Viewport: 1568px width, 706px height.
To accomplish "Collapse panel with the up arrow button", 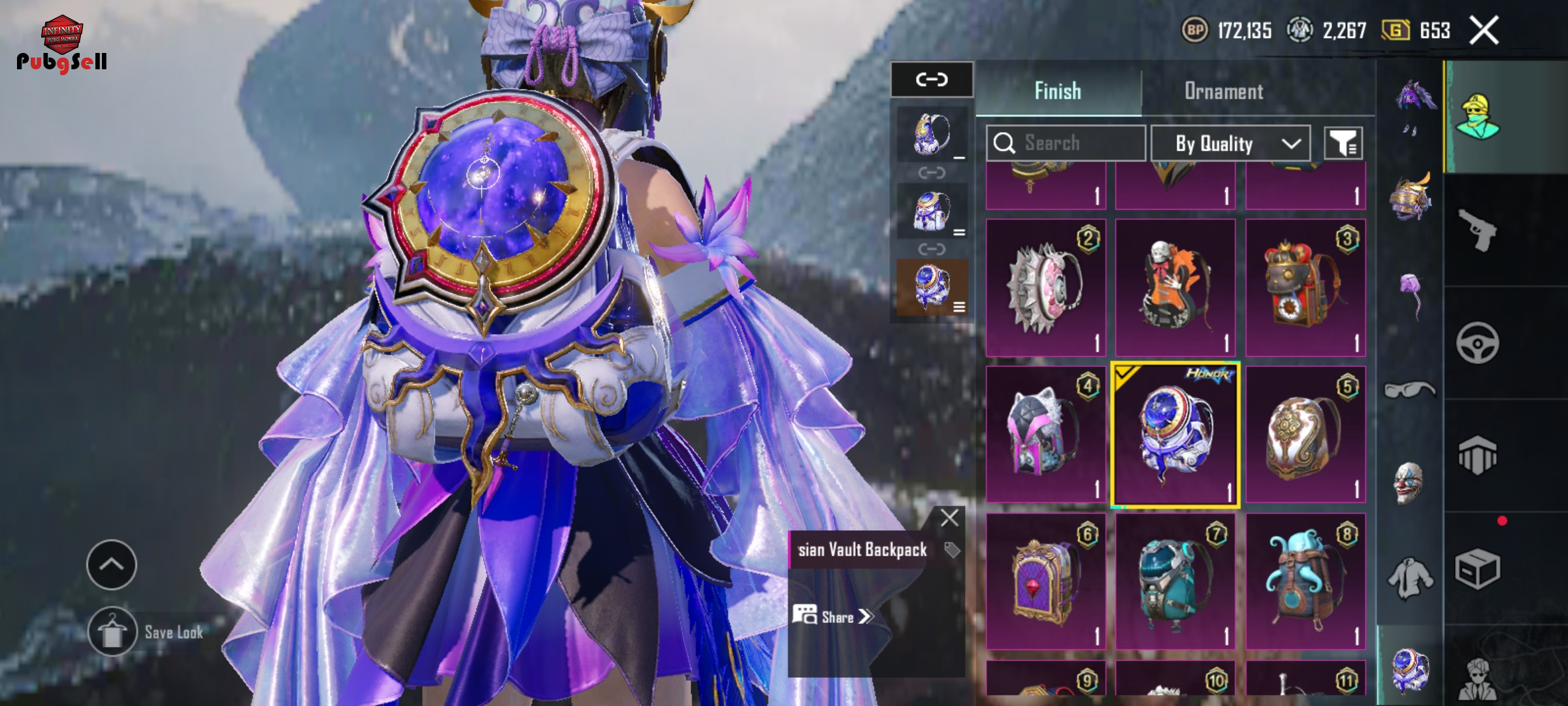I will coord(112,564).
